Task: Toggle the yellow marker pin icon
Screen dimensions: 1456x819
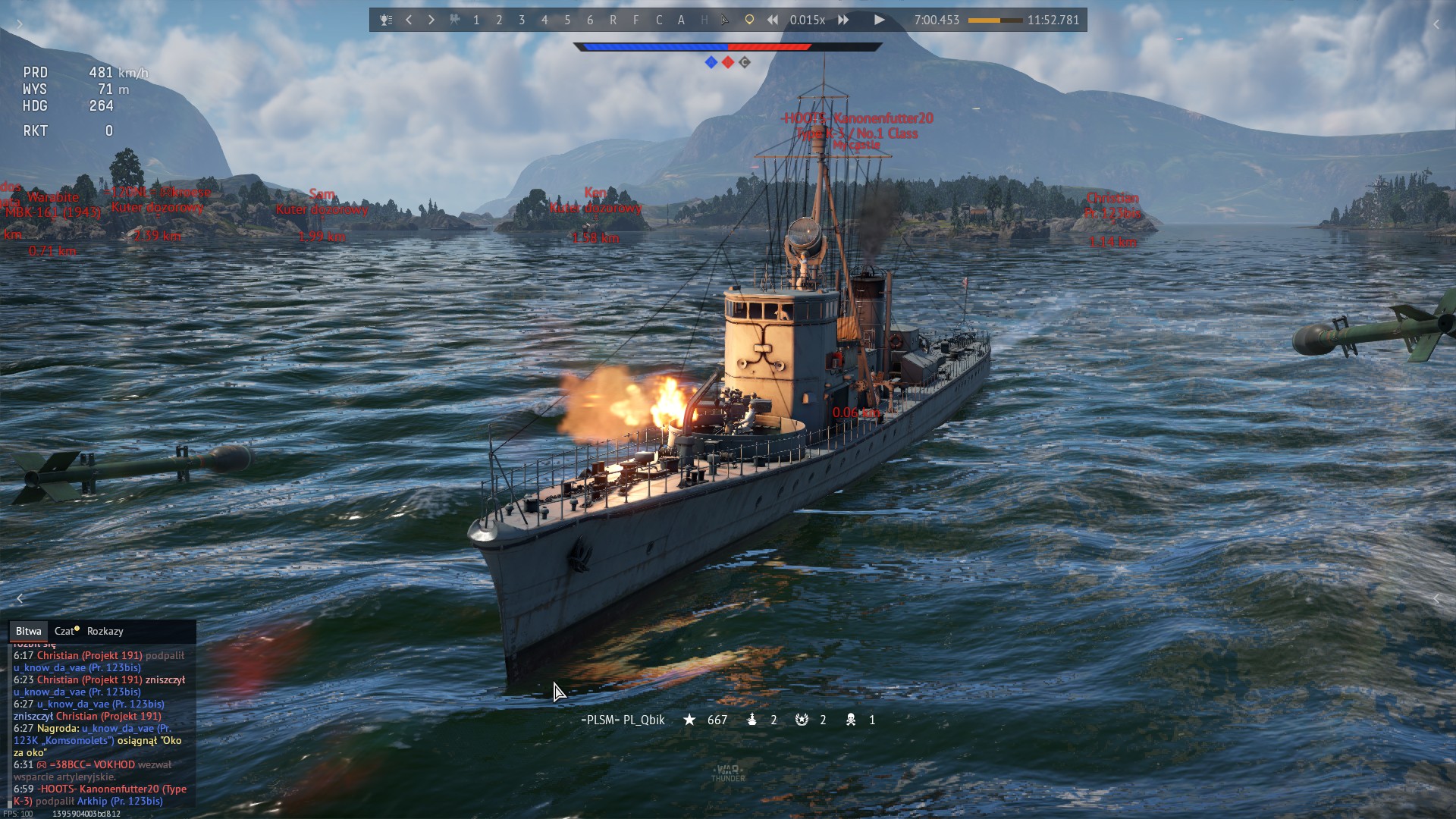Action: click(749, 20)
